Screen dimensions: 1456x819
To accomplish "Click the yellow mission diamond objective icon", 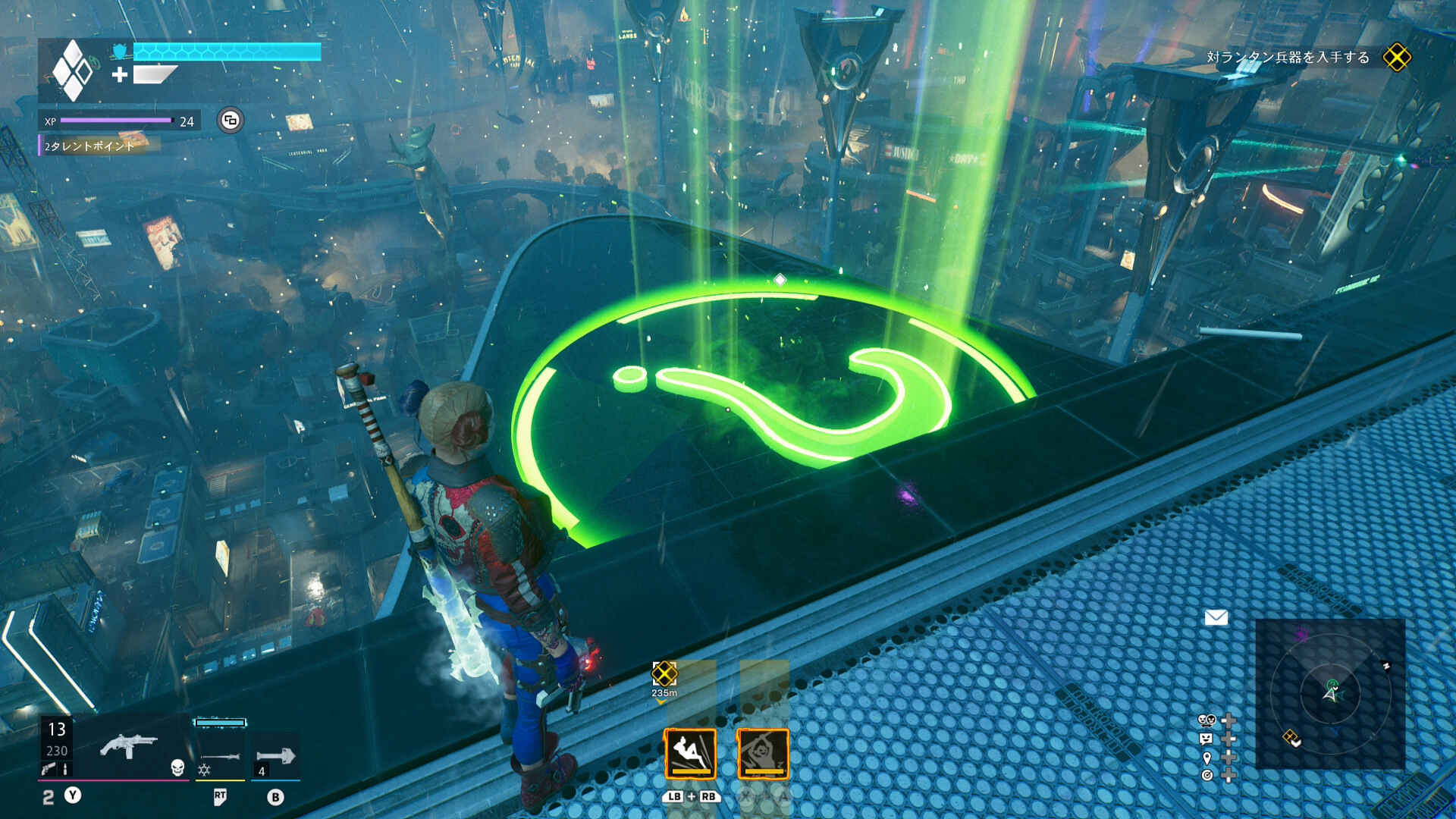I will pyautogui.click(x=1397, y=58).
